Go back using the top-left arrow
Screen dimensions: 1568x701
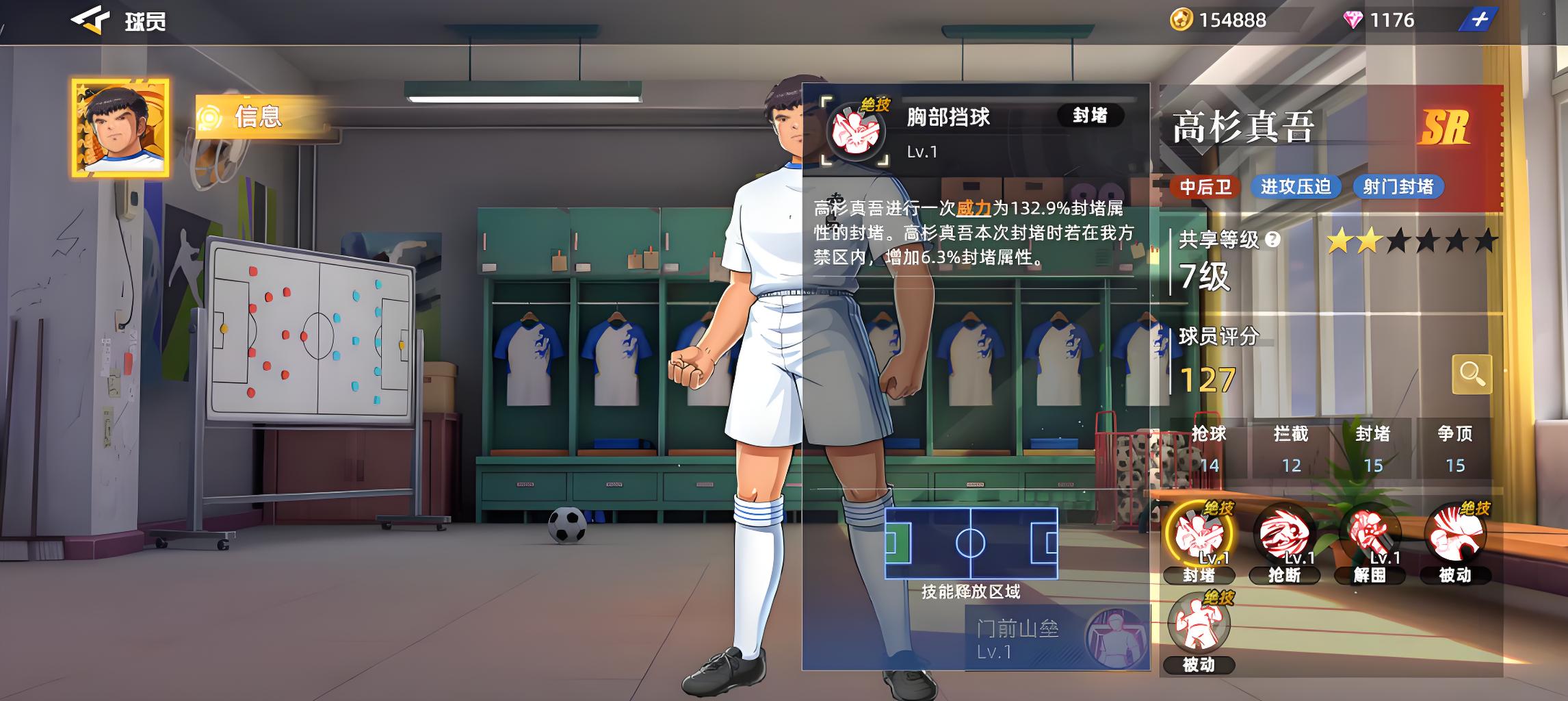[x=90, y=21]
